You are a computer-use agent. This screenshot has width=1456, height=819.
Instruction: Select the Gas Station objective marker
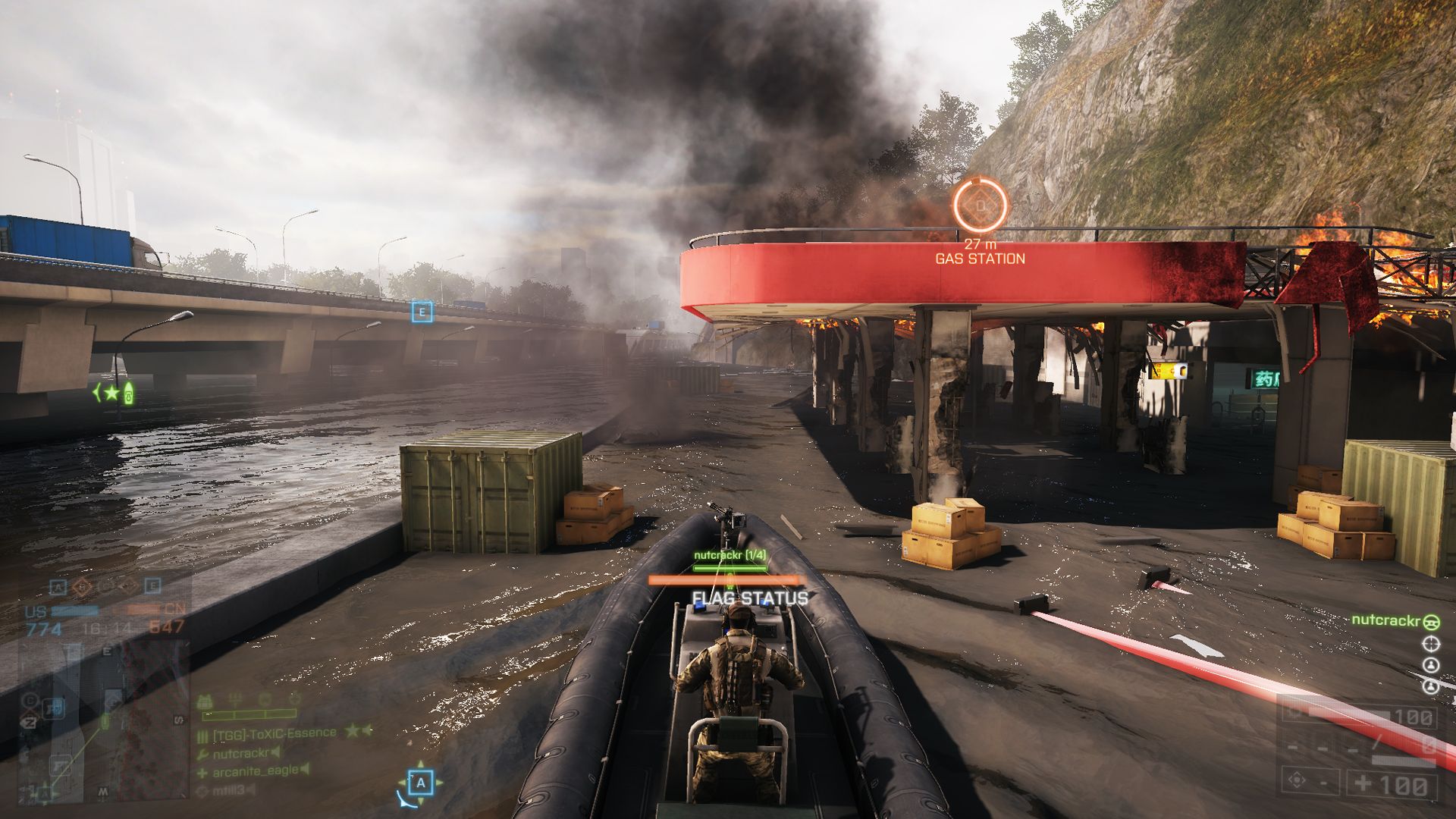point(980,206)
